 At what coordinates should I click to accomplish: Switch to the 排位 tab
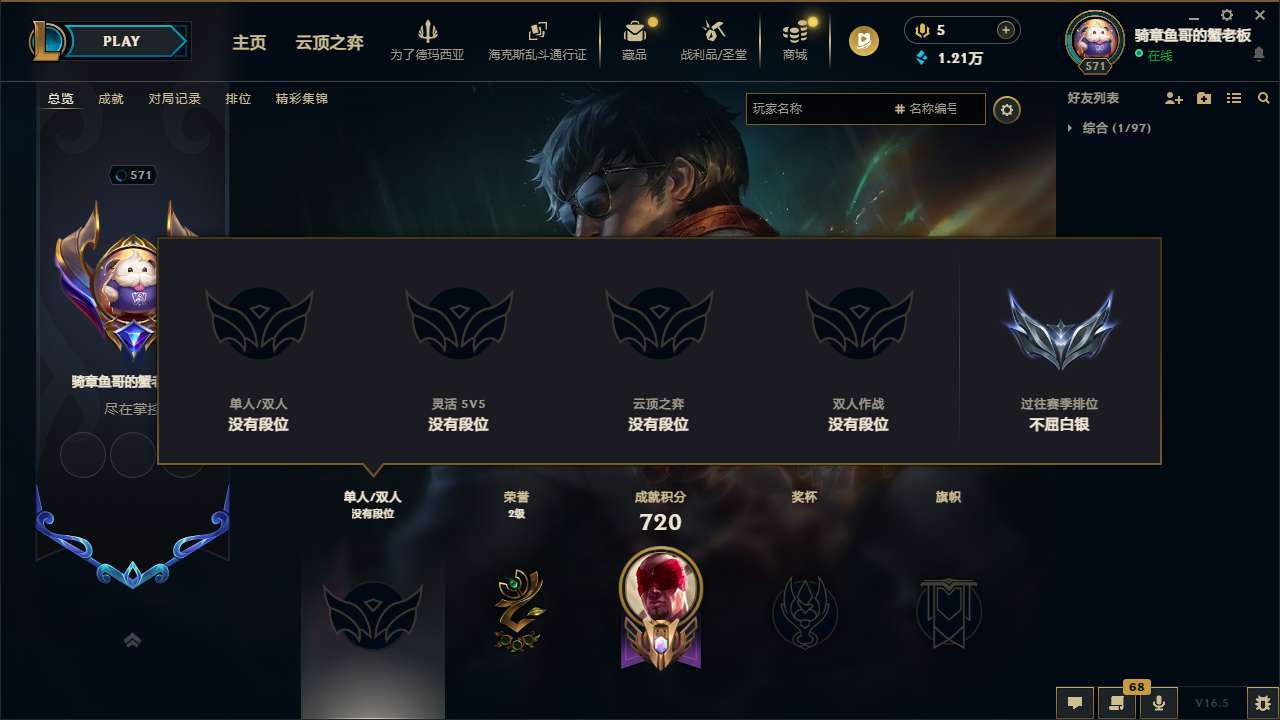[x=238, y=98]
